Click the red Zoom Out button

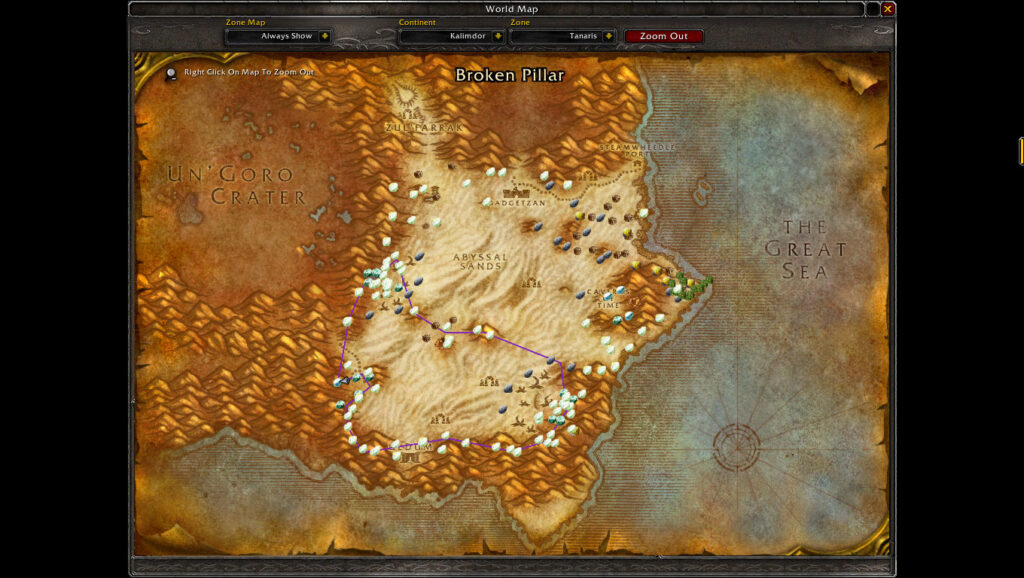tap(664, 36)
